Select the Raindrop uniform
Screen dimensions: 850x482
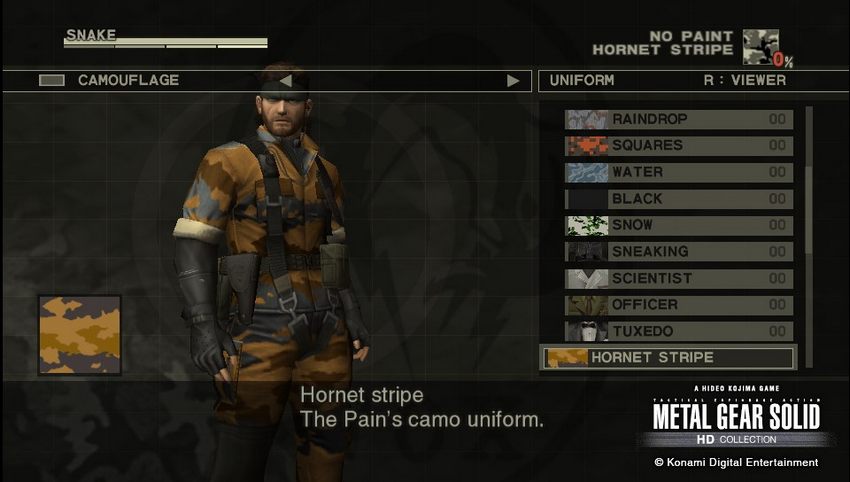678,119
